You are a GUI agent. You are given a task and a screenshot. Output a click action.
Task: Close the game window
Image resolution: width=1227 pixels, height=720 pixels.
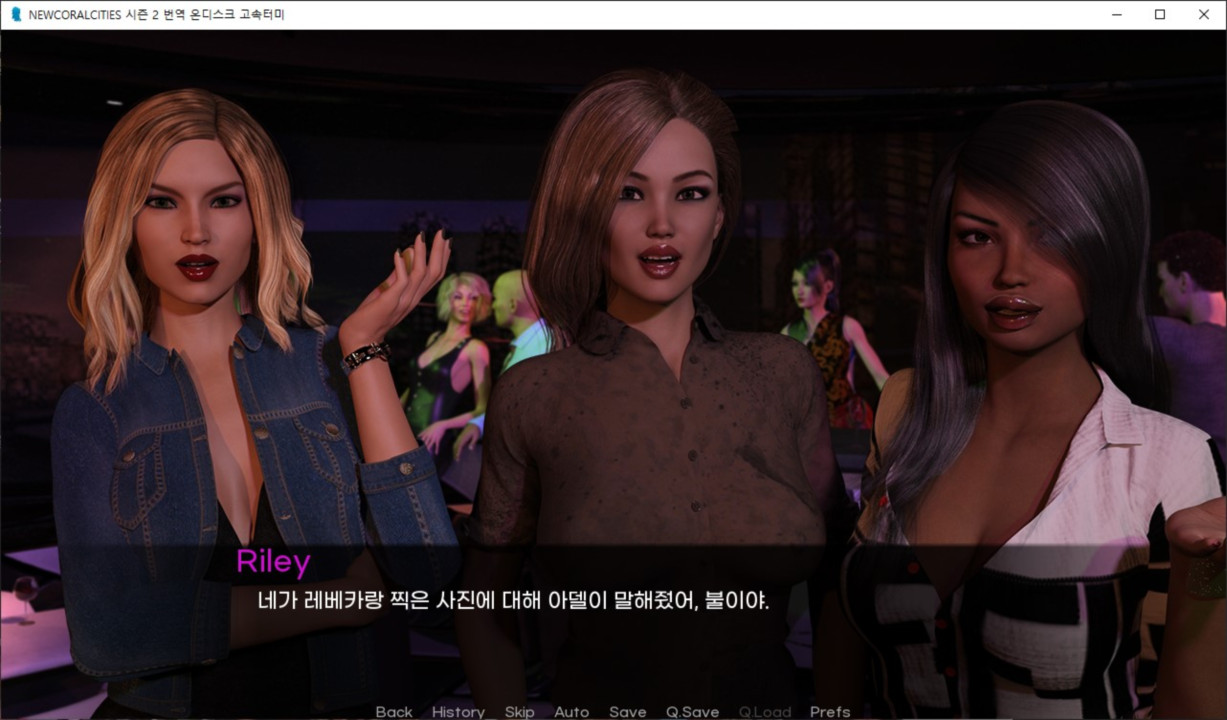coord(1203,15)
